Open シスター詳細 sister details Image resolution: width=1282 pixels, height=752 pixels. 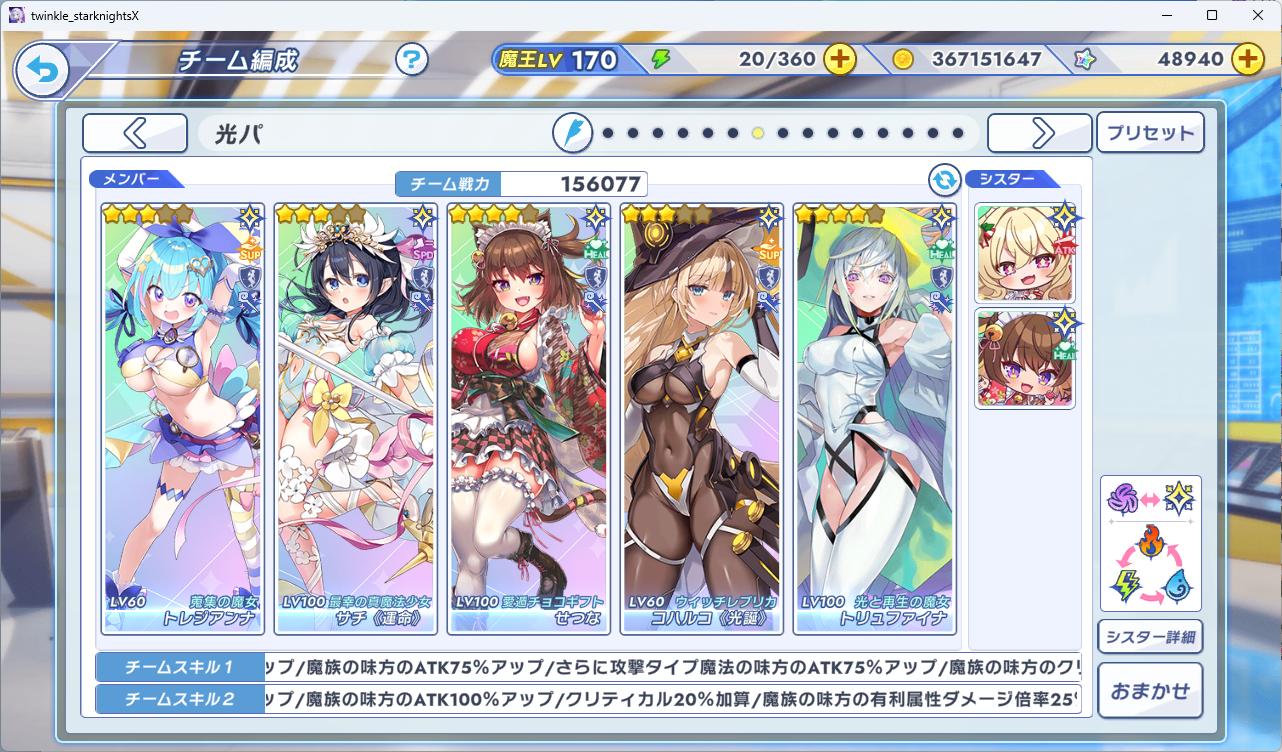1150,637
